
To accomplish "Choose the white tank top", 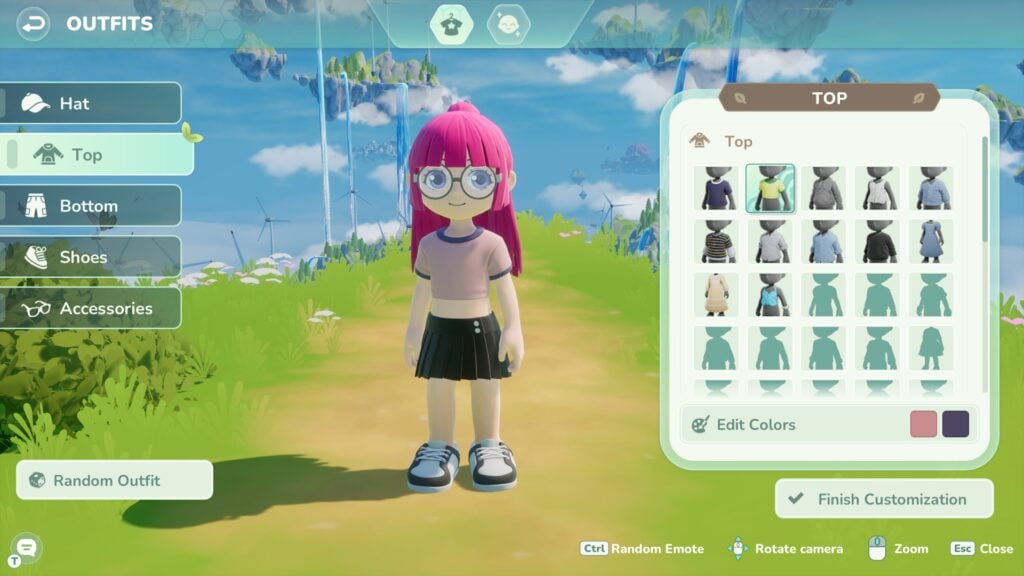I will (x=878, y=188).
